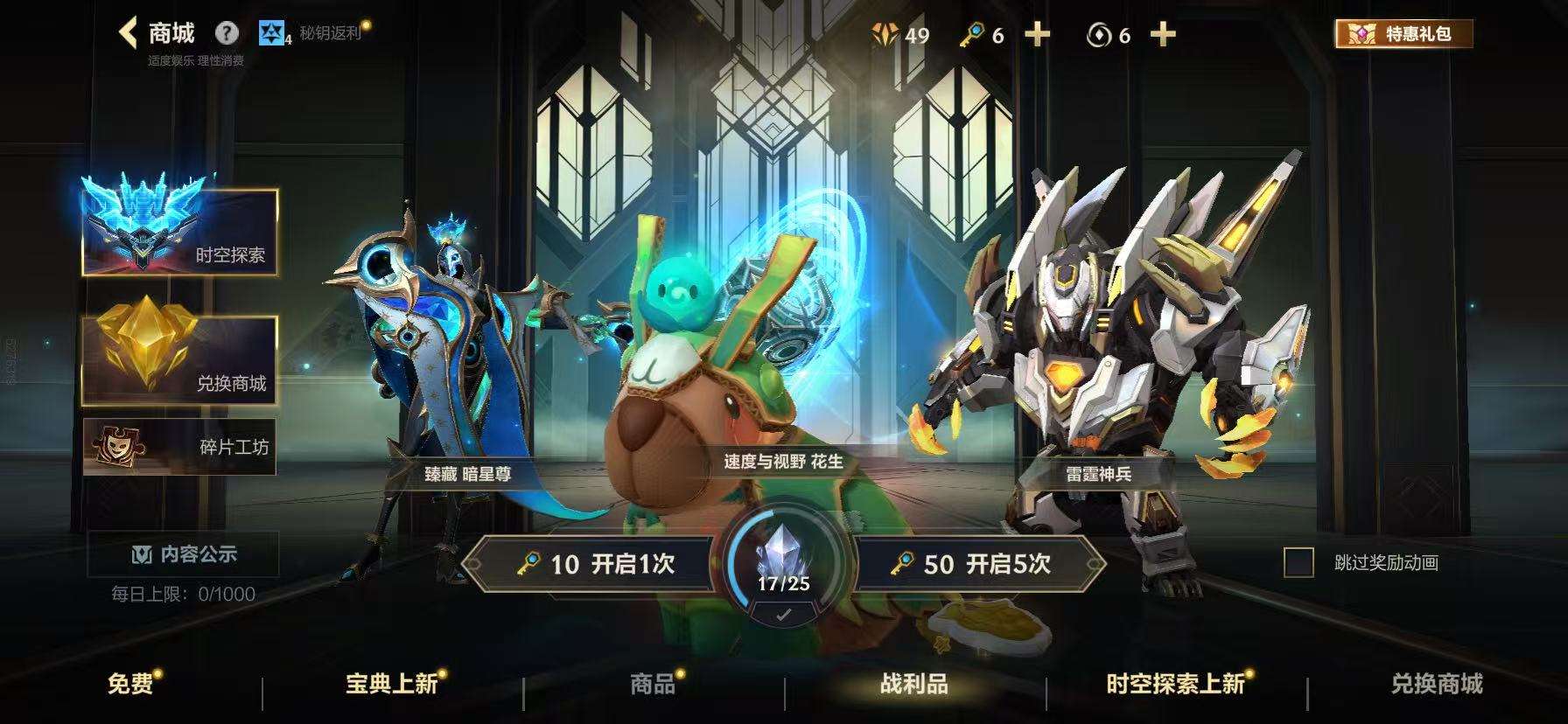Click the plus beside the 6 token balance
1568x724 pixels.
tap(1163, 35)
